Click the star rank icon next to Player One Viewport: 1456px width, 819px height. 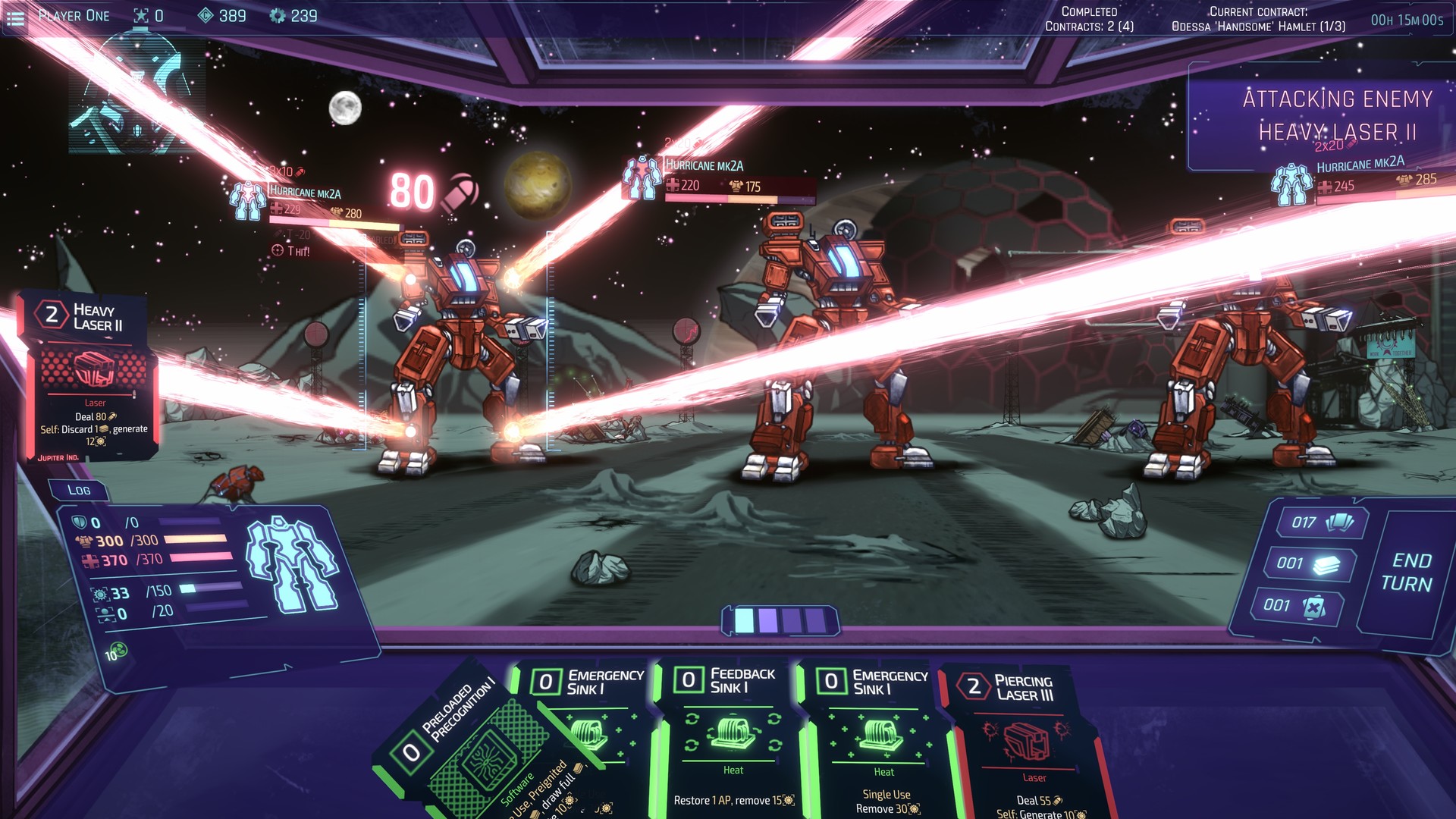pyautogui.click(x=140, y=14)
